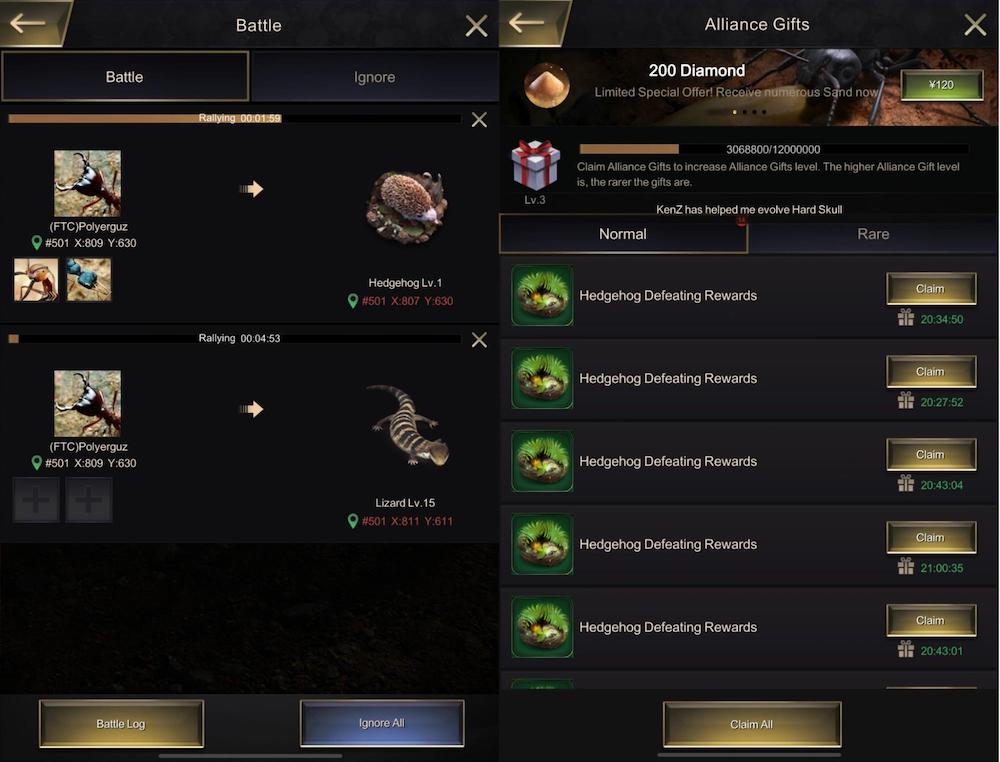Select the Normal gifts tab
Screen dimensions: 1000x762
point(623,234)
